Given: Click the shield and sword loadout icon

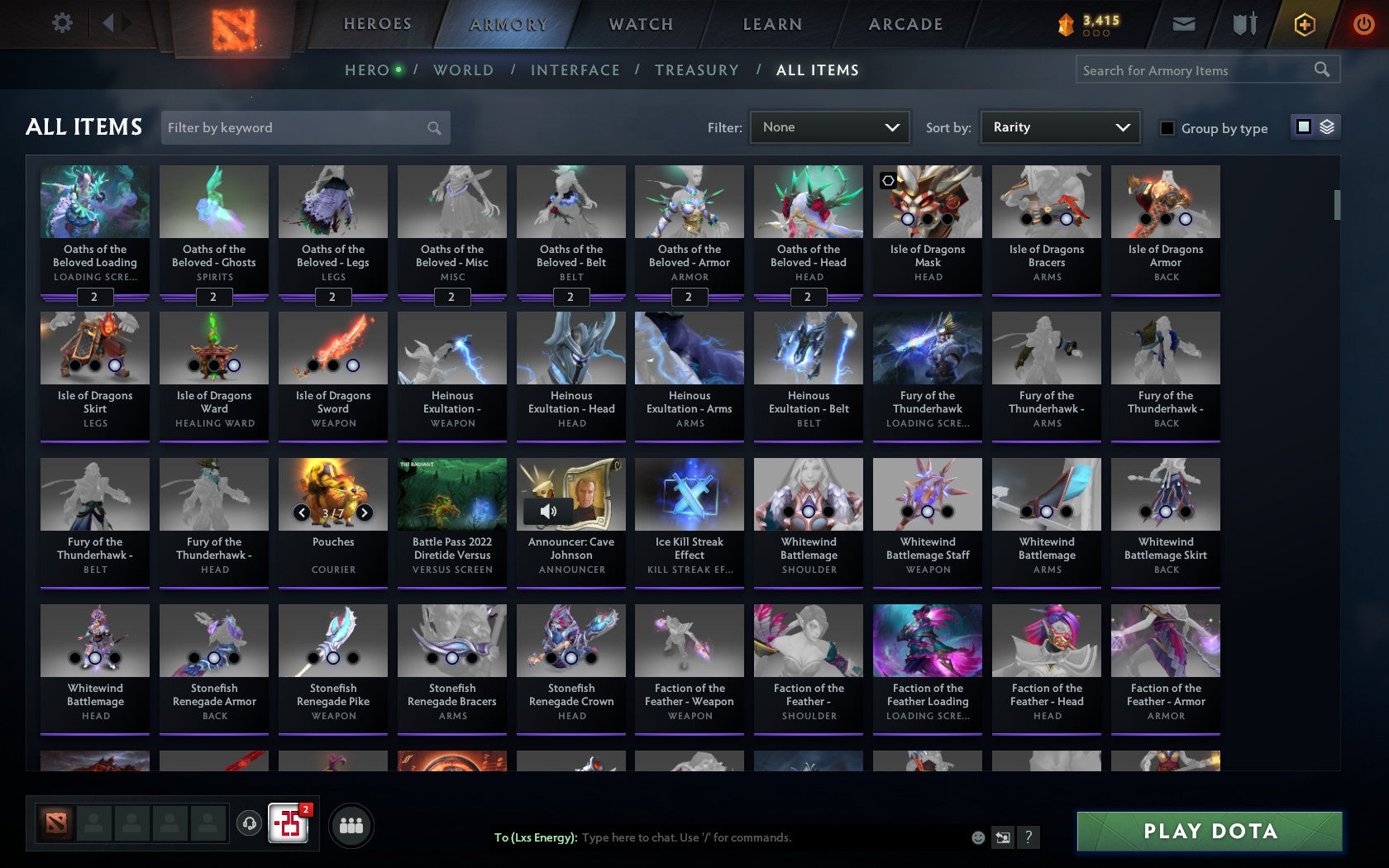Looking at the screenshot, I should [x=1243, y=24].
